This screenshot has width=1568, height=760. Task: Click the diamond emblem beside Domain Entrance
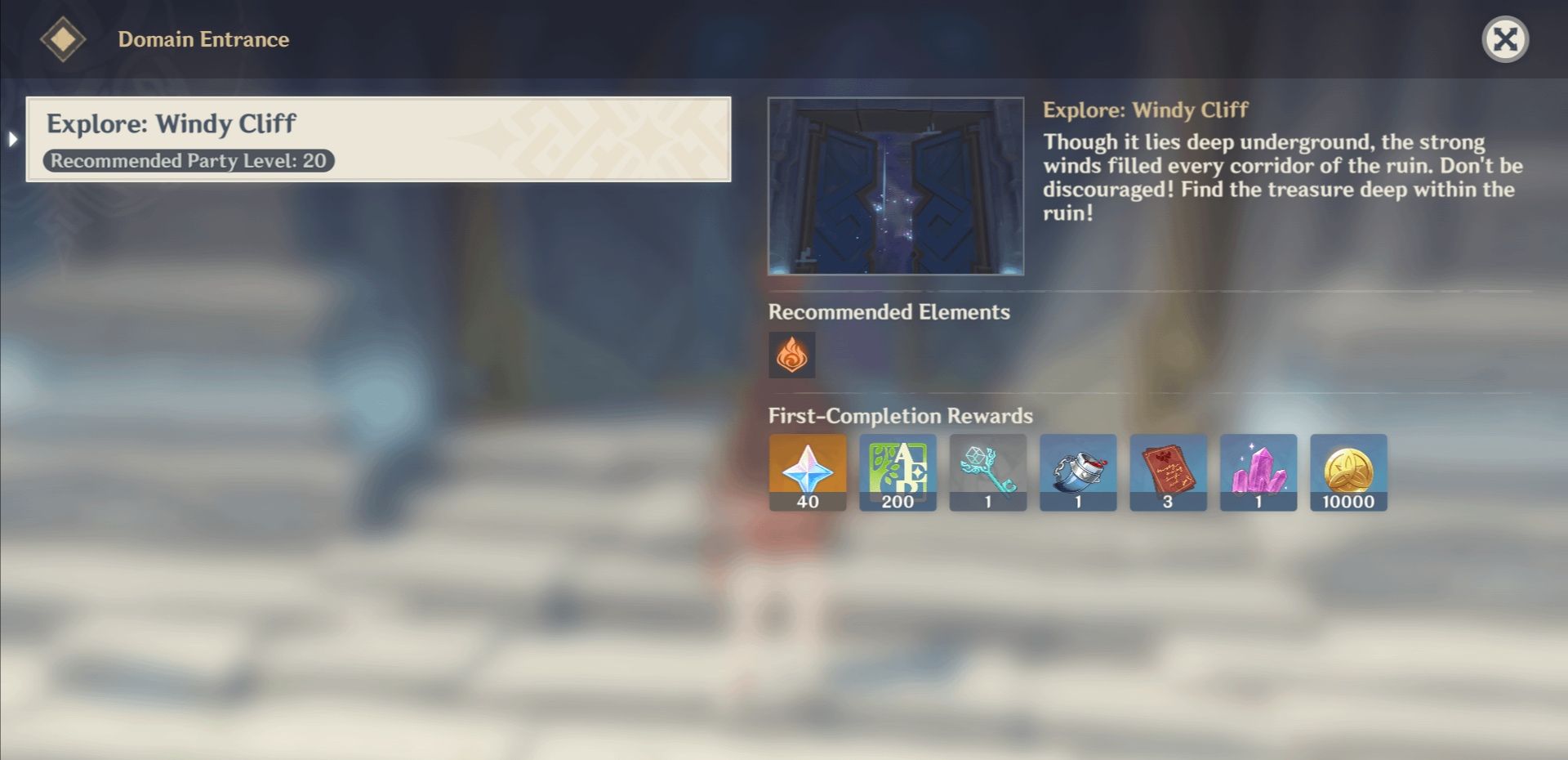[64, 37]
